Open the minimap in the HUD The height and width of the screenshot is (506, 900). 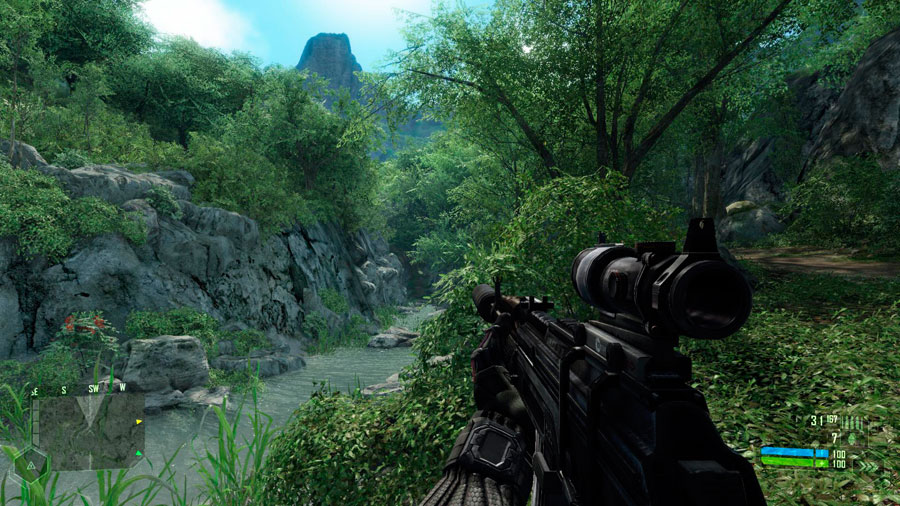(x=88, y=432)
